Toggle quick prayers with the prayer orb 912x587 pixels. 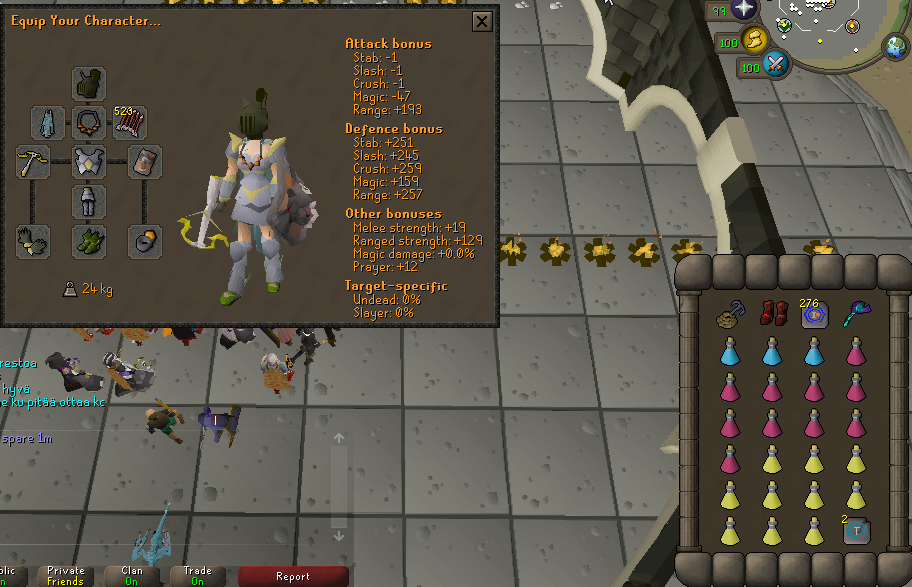click(x=744, y=10)
